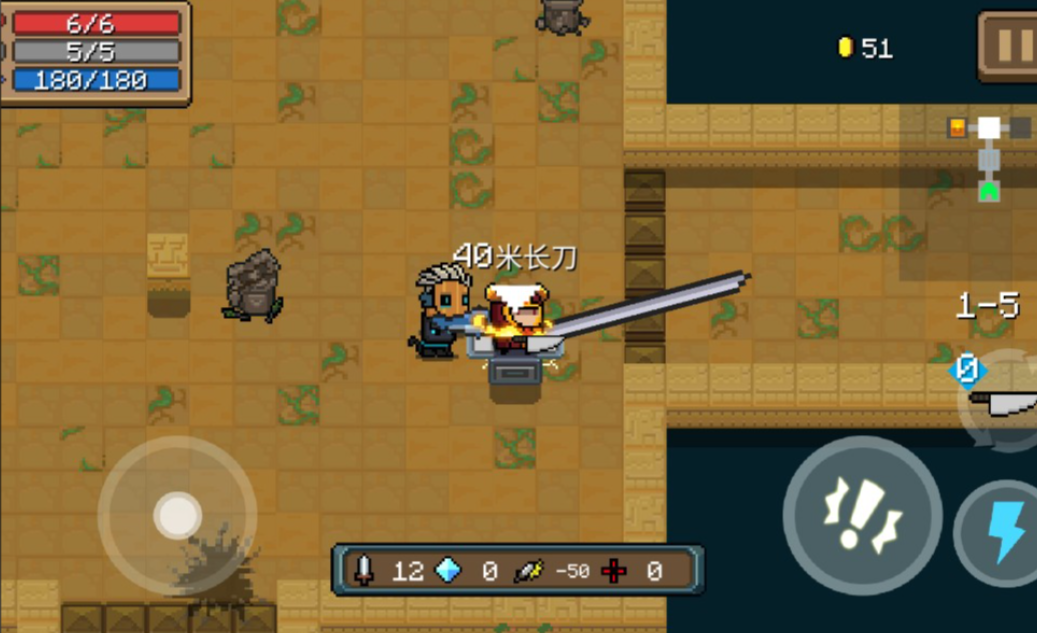The width and height of the screenshot is (1037, 633).
Task: Switch weapon using the knife icon
Action: coord(1005,399)
